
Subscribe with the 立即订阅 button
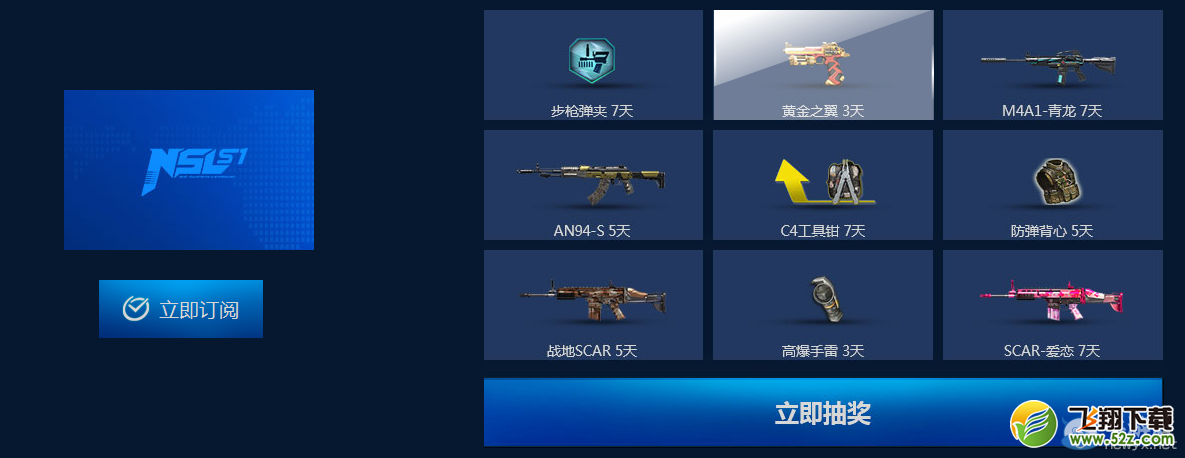point(181,309)
